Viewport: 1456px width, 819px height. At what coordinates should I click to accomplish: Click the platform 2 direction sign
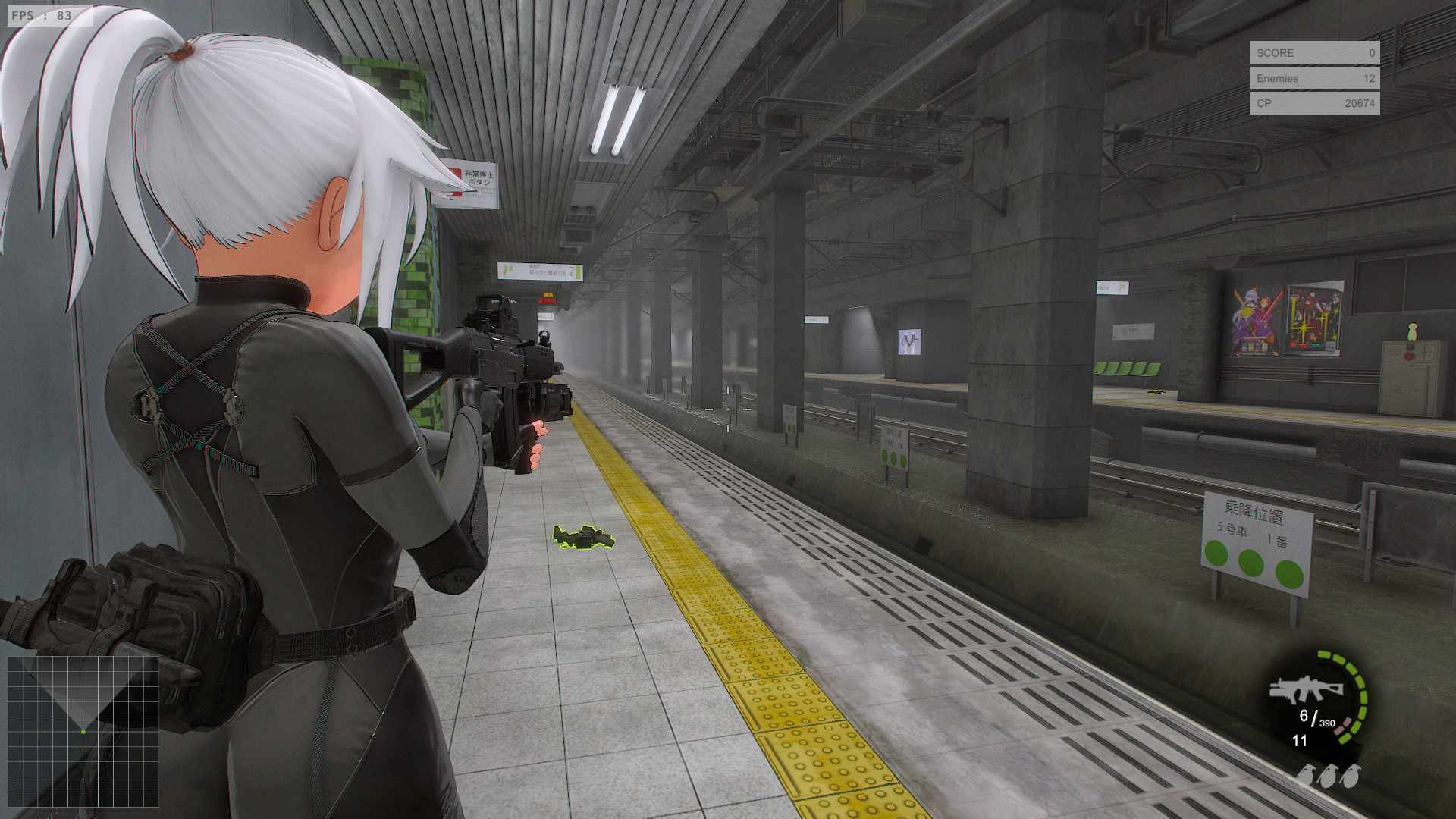click(x=540, y=271)
